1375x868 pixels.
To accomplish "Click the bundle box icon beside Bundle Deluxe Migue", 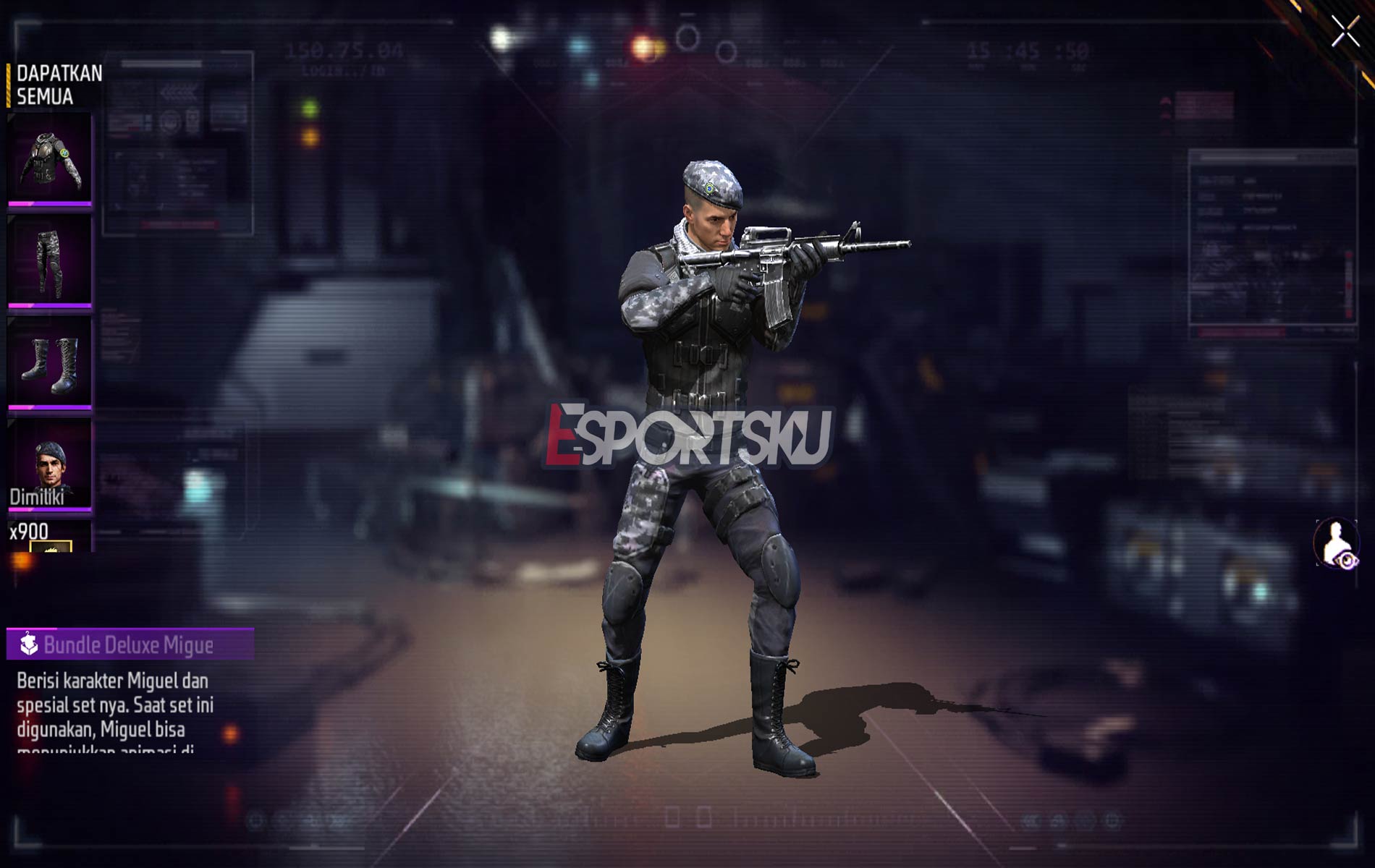I will pyautogui.click(x=27, y=641).
